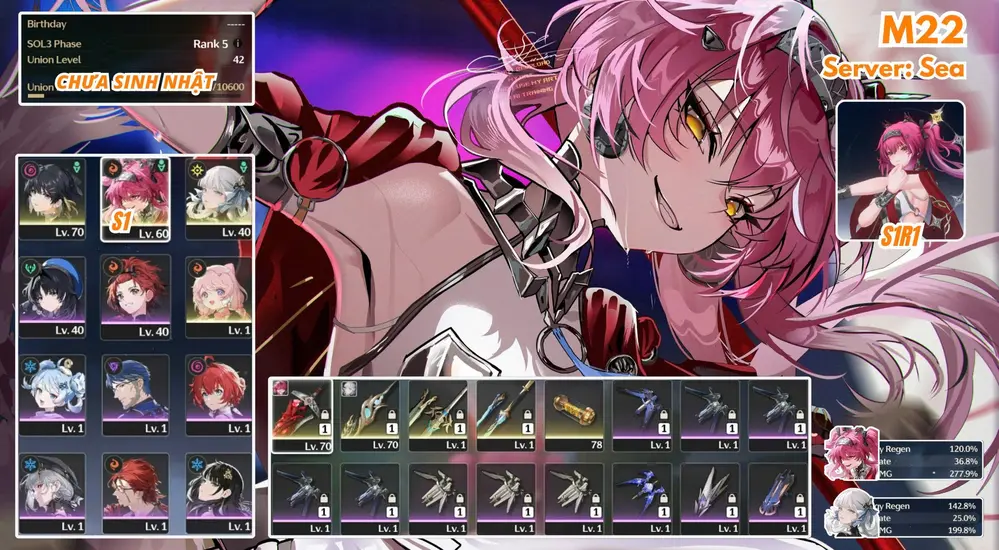Choose the white-haired Lv. 40 character tile
This screenshot has width=999, height=550.
coord(219,199)
